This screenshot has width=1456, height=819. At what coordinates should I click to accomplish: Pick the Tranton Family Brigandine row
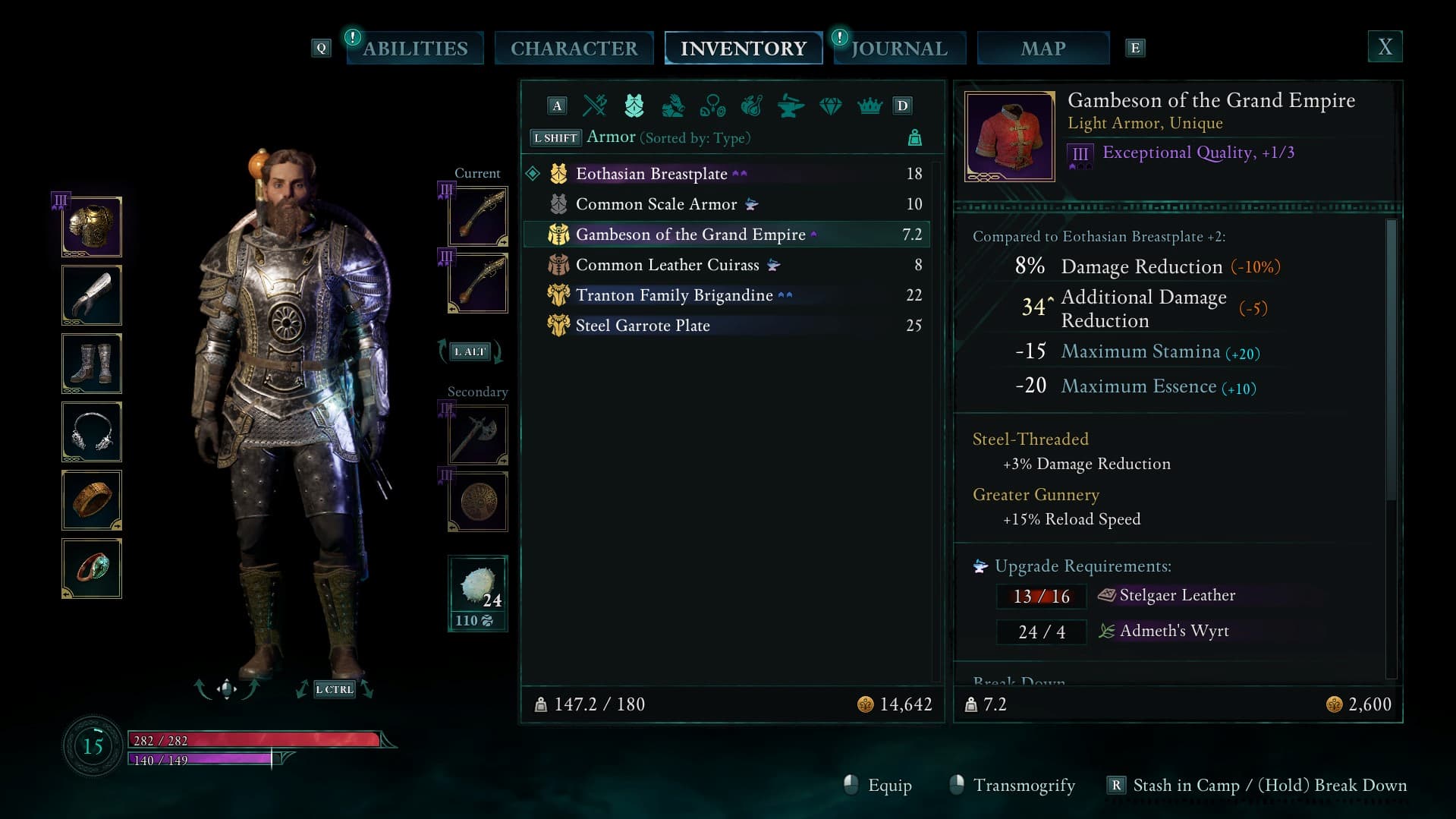click(674, 295)
